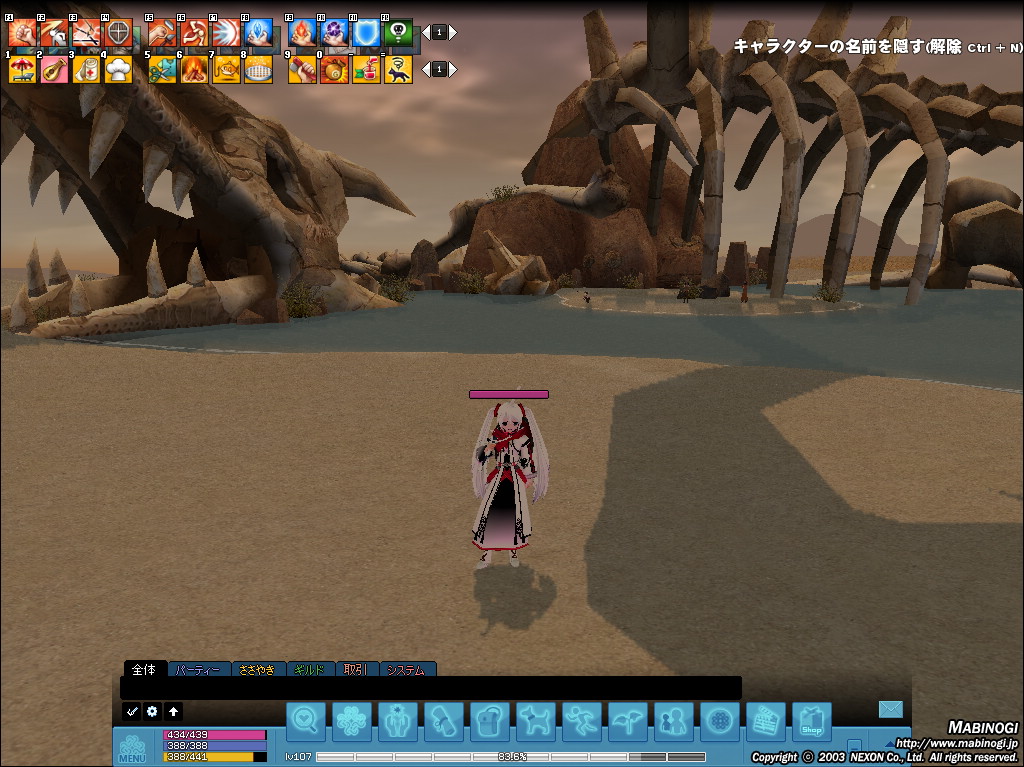Click the chat gear settings icon
The height and width of the screenshot is (767, 1024).
[152, 711]
